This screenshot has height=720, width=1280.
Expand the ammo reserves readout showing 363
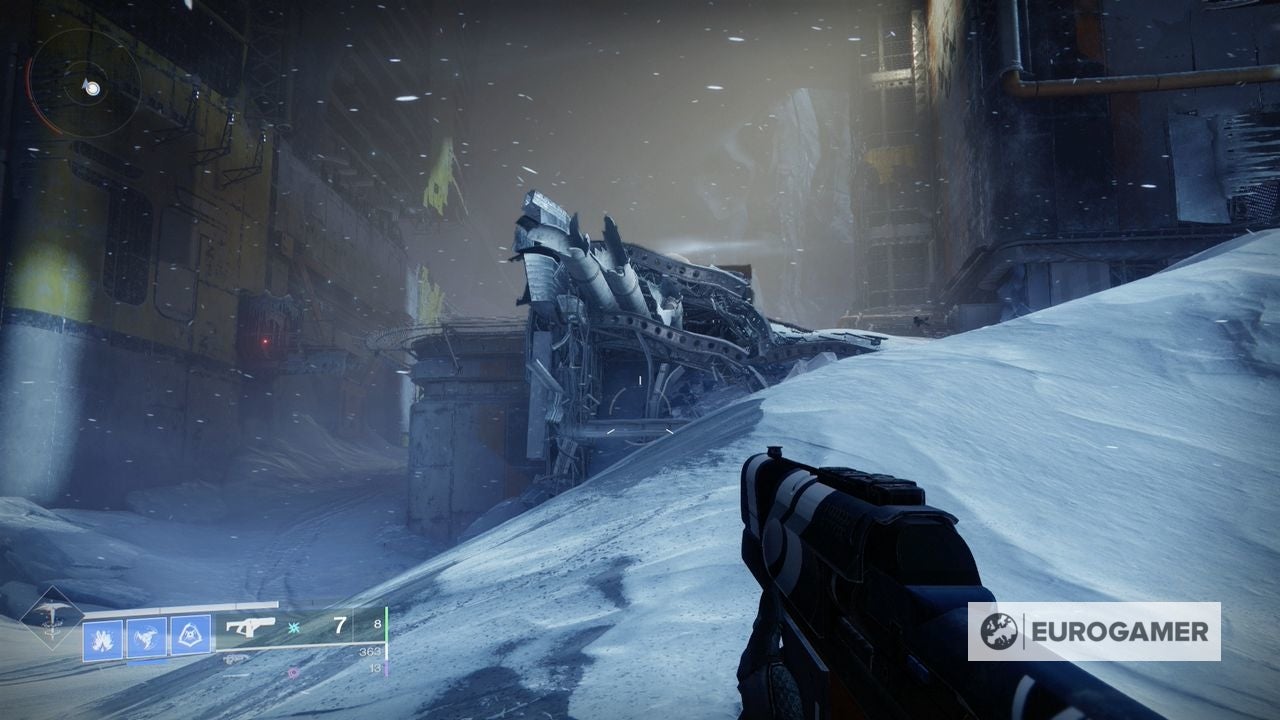[x=369, y=652]
